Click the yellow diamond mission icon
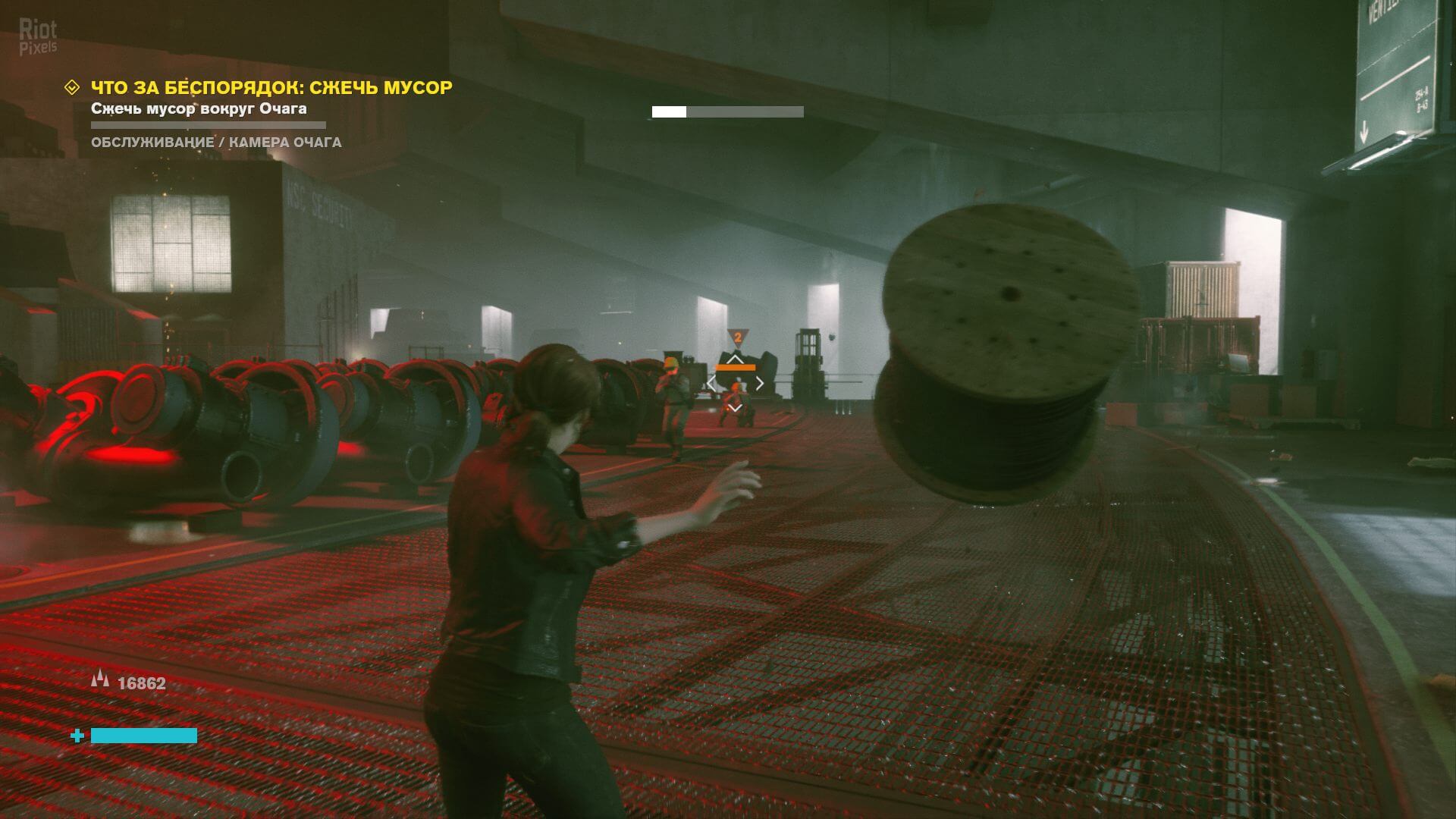The height and width of the screenshot is (819, 1456). coord(72,88)
